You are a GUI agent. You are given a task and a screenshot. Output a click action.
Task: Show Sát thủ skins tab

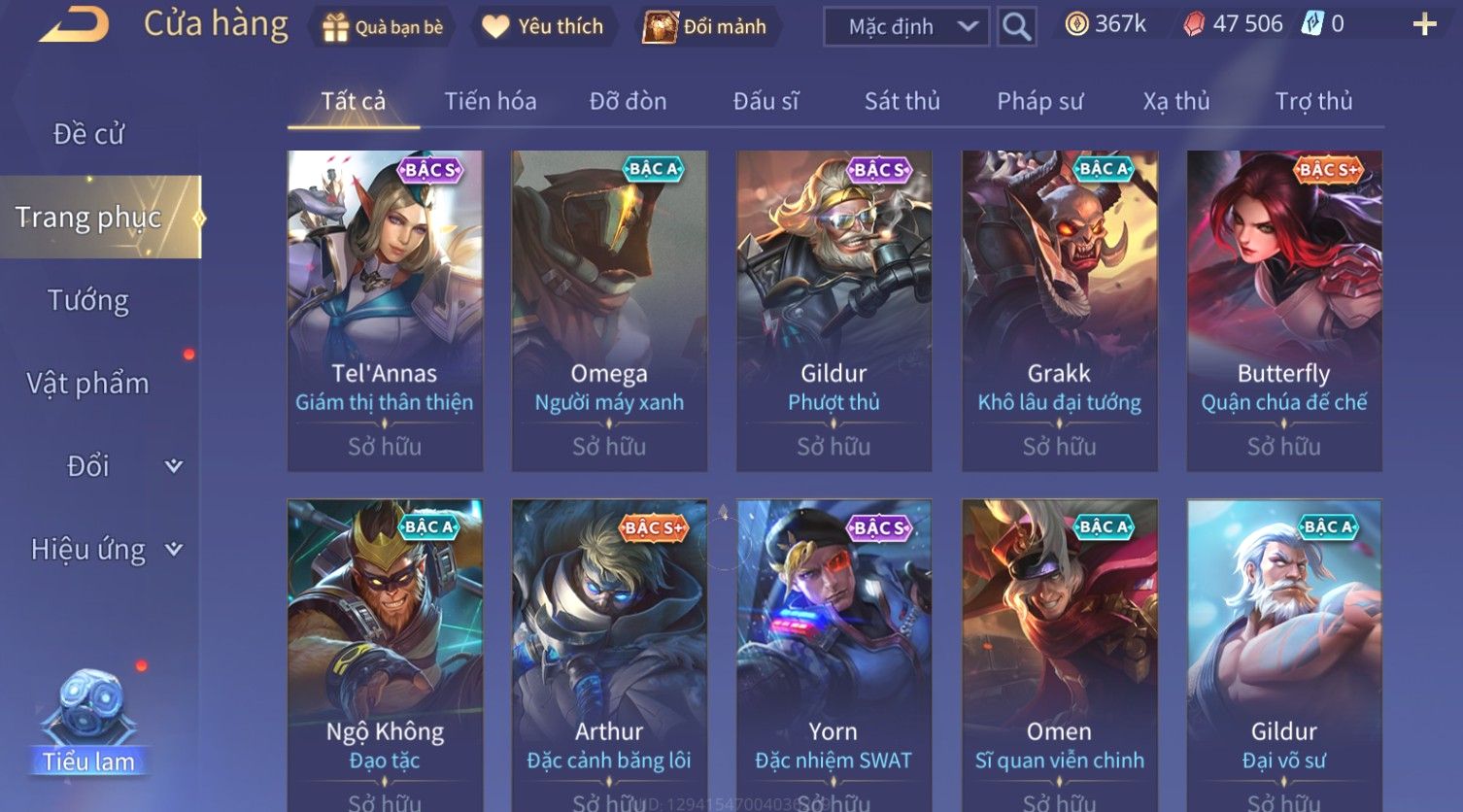902,101
